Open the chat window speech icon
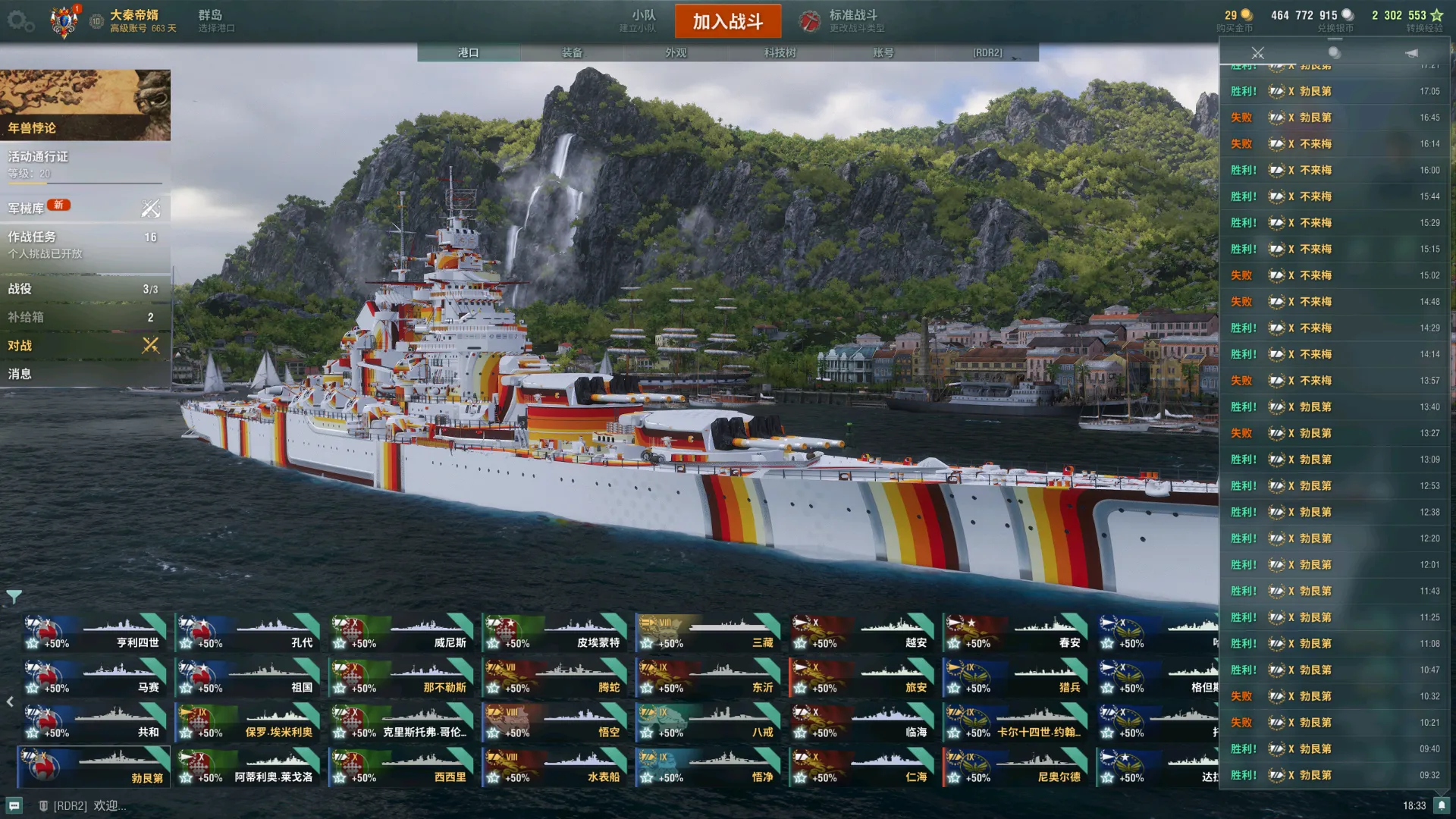This screenshot has width=1456, height=819. 14,805
